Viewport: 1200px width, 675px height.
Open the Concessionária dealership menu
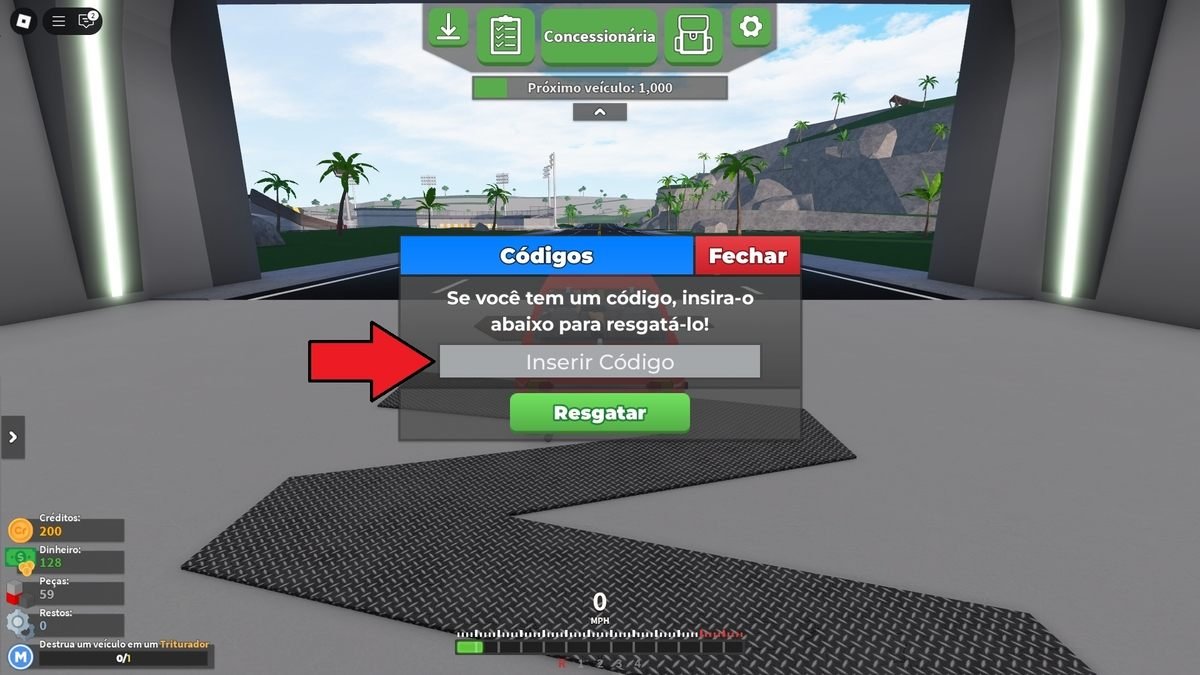click(599, 36)
